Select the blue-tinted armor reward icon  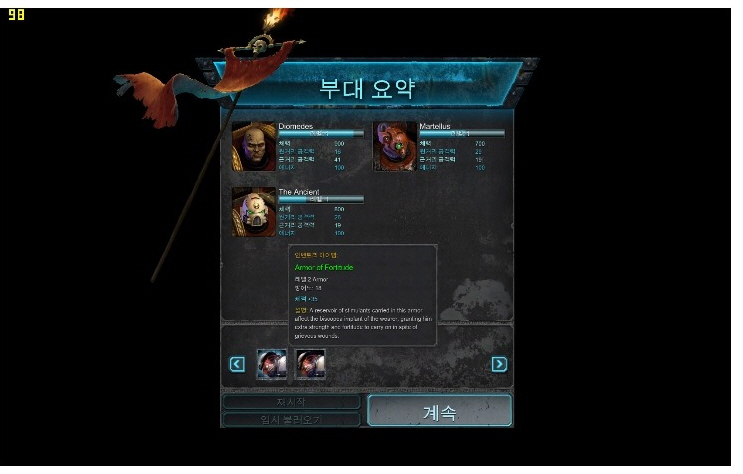(272, 365)
